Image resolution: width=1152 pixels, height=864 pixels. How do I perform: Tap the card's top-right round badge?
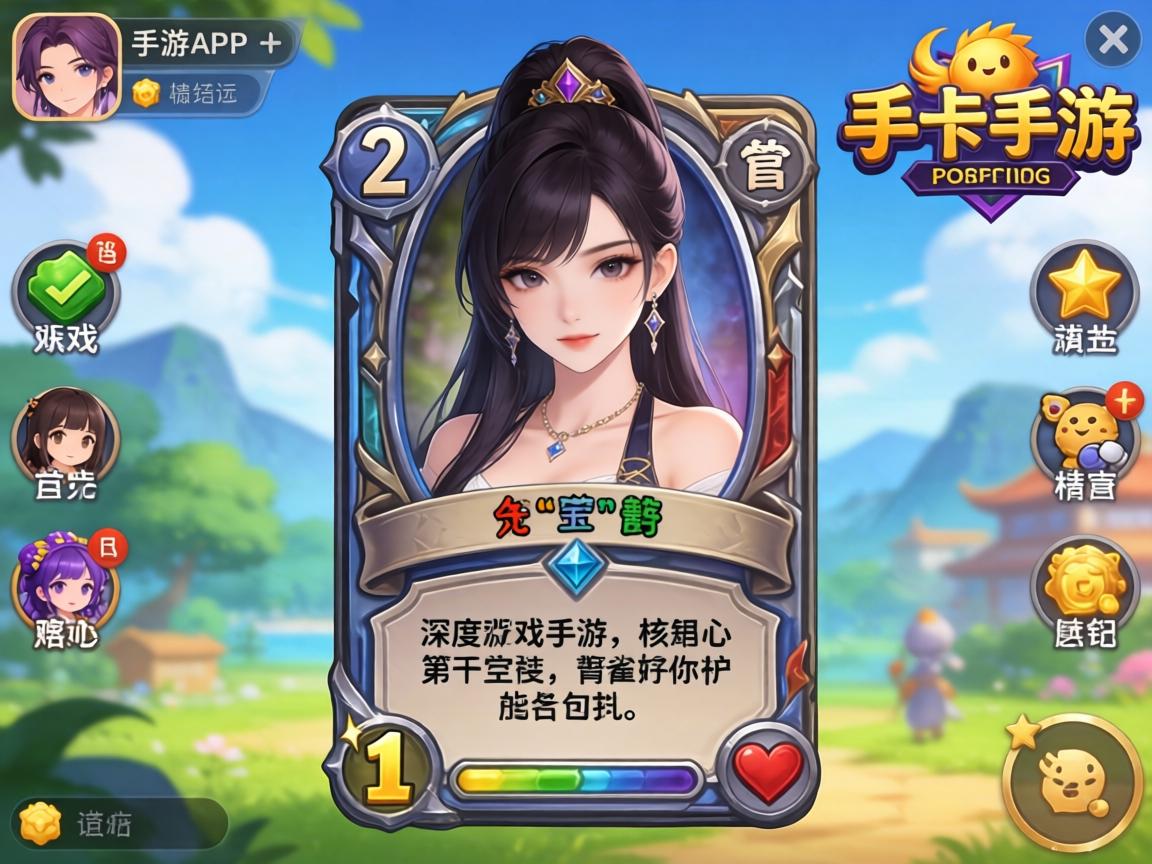tap(766, 171)
